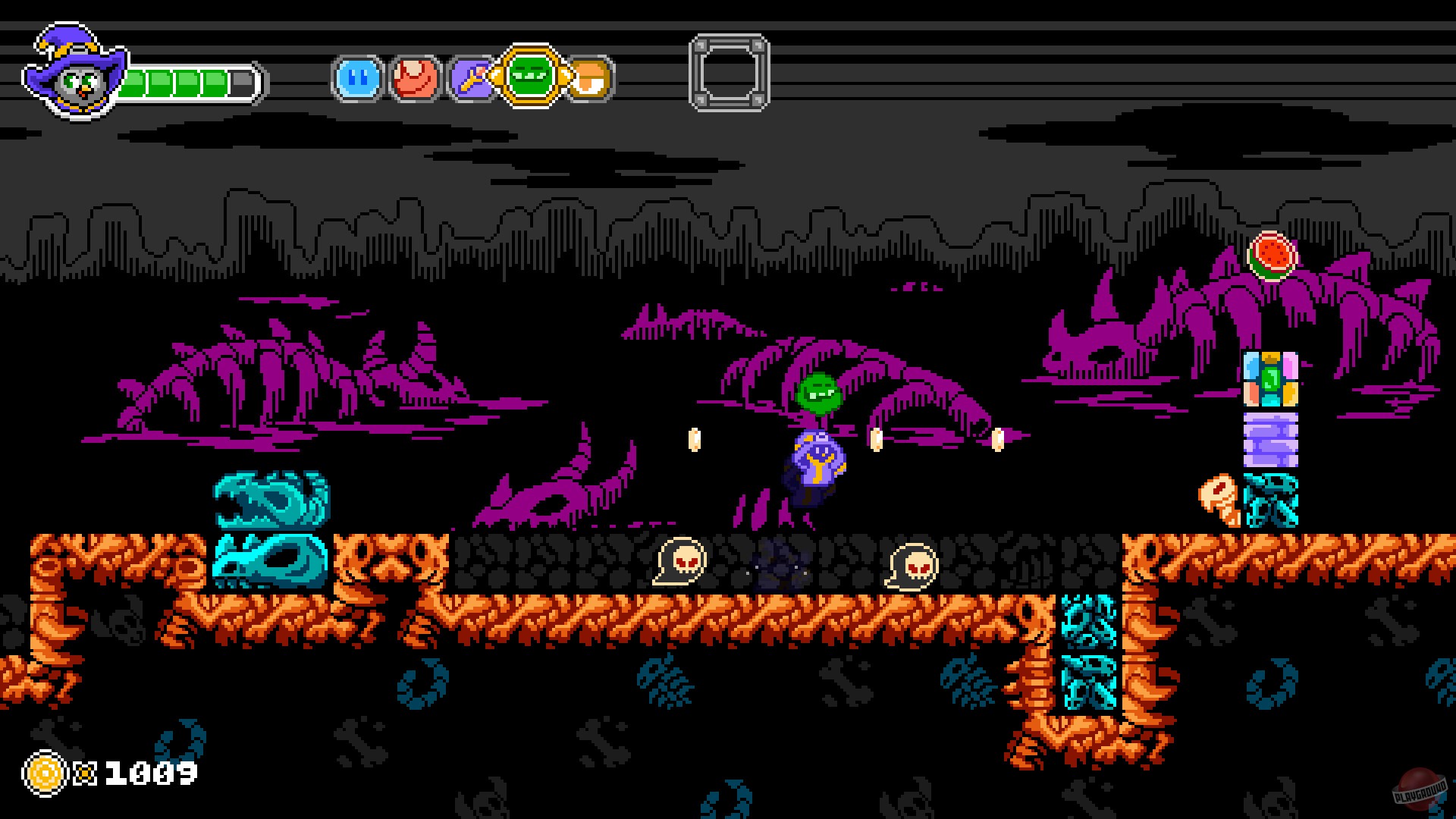Select the blue water spirit ability icon
The image size is (1456, 819).
pyautogui.click(x=356, y=77)
